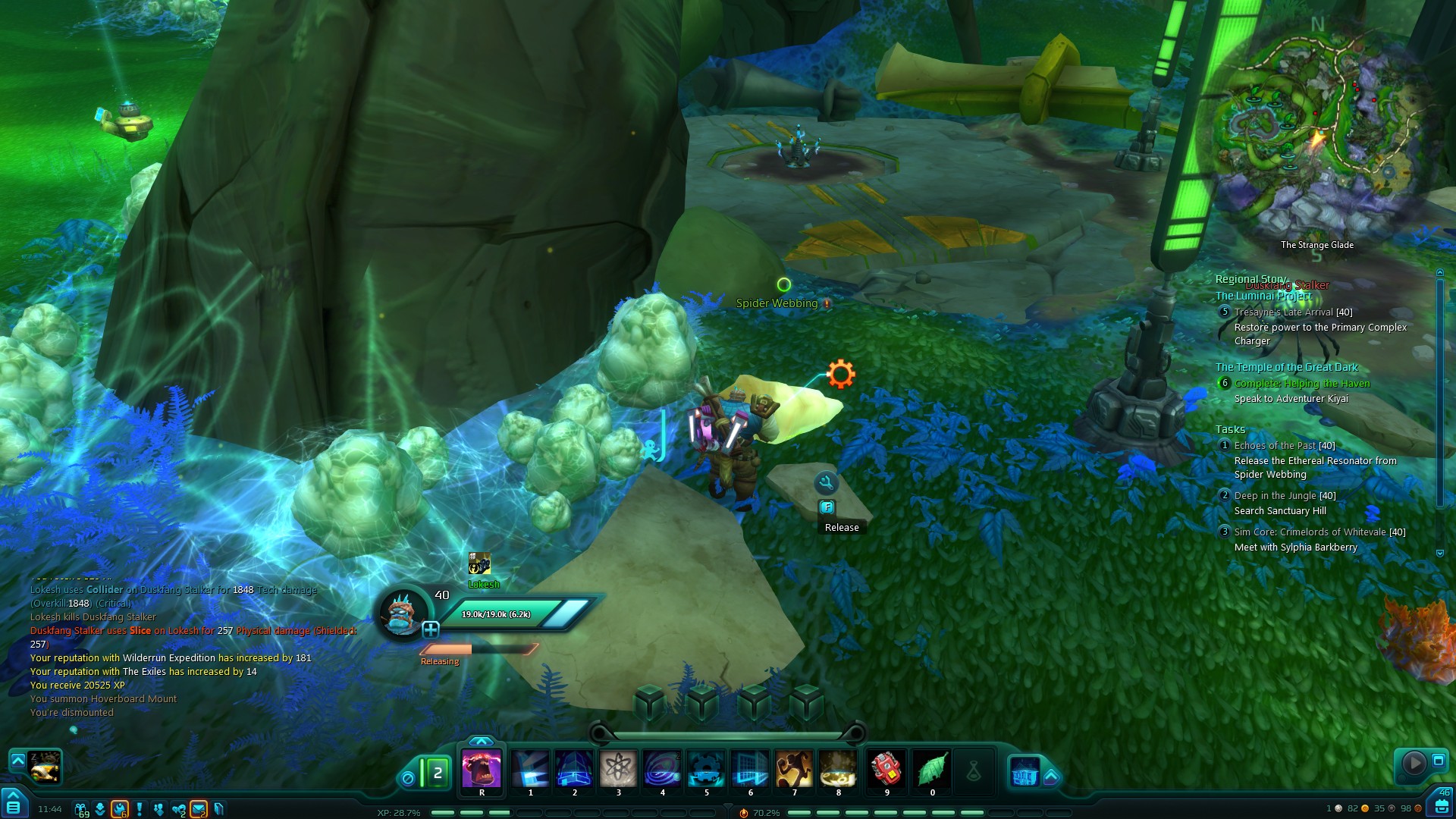Click the round play button
The width and height of the screenshot is (1456, 819).
point(1414,762)
